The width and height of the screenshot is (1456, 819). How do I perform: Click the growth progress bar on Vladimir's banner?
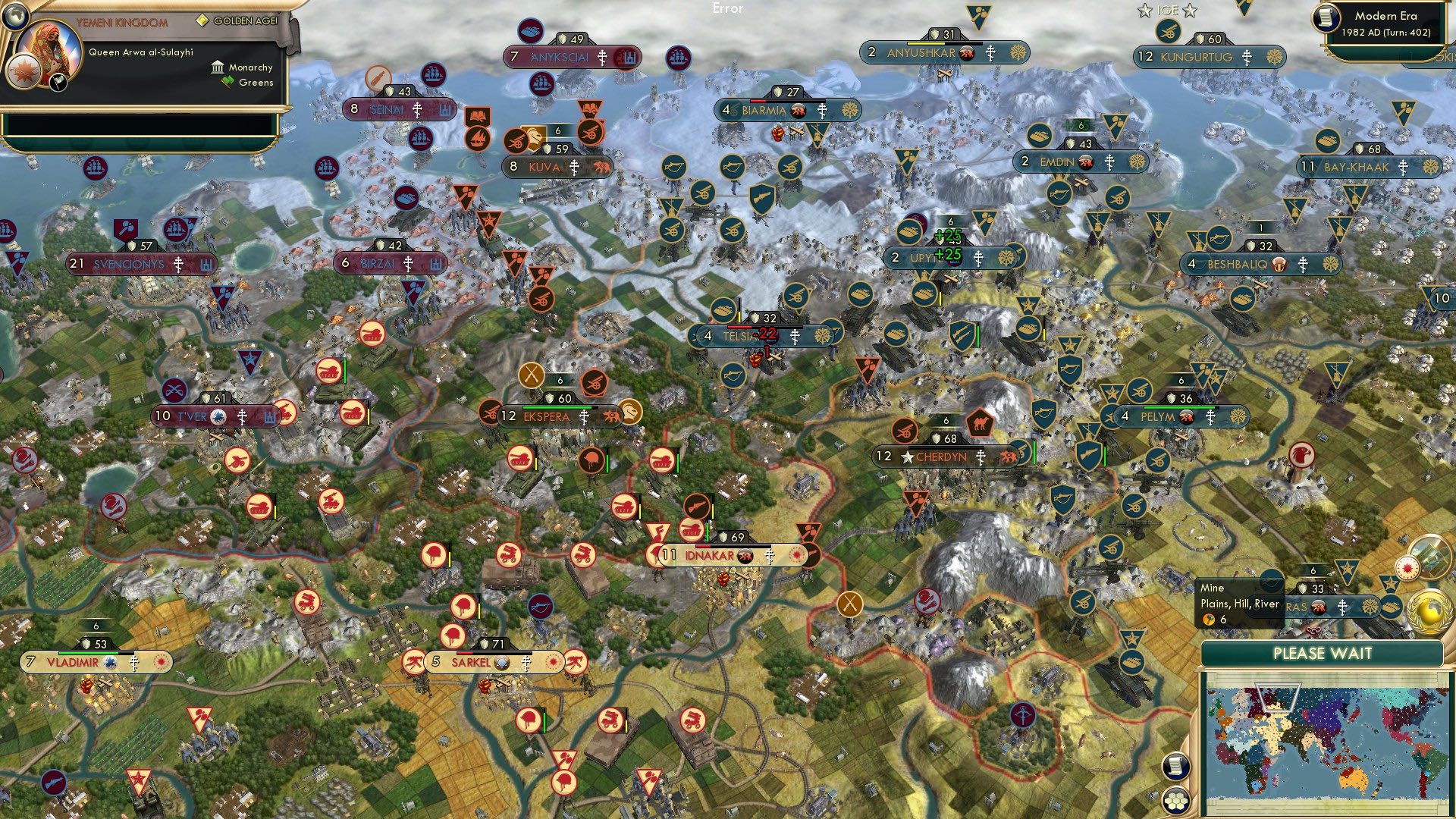[91, 653]
